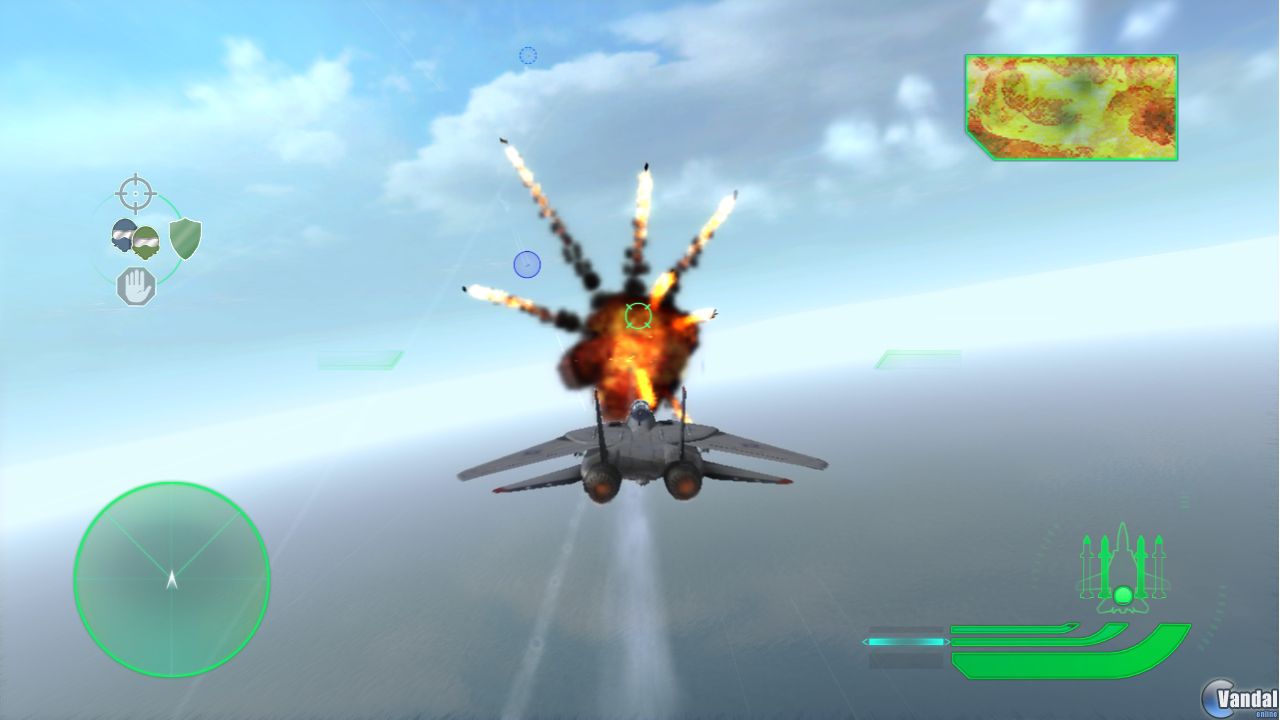This screenshot has height=720, width=1280.
Task: Switch to the minimap overview
Action: (1070, 107)
